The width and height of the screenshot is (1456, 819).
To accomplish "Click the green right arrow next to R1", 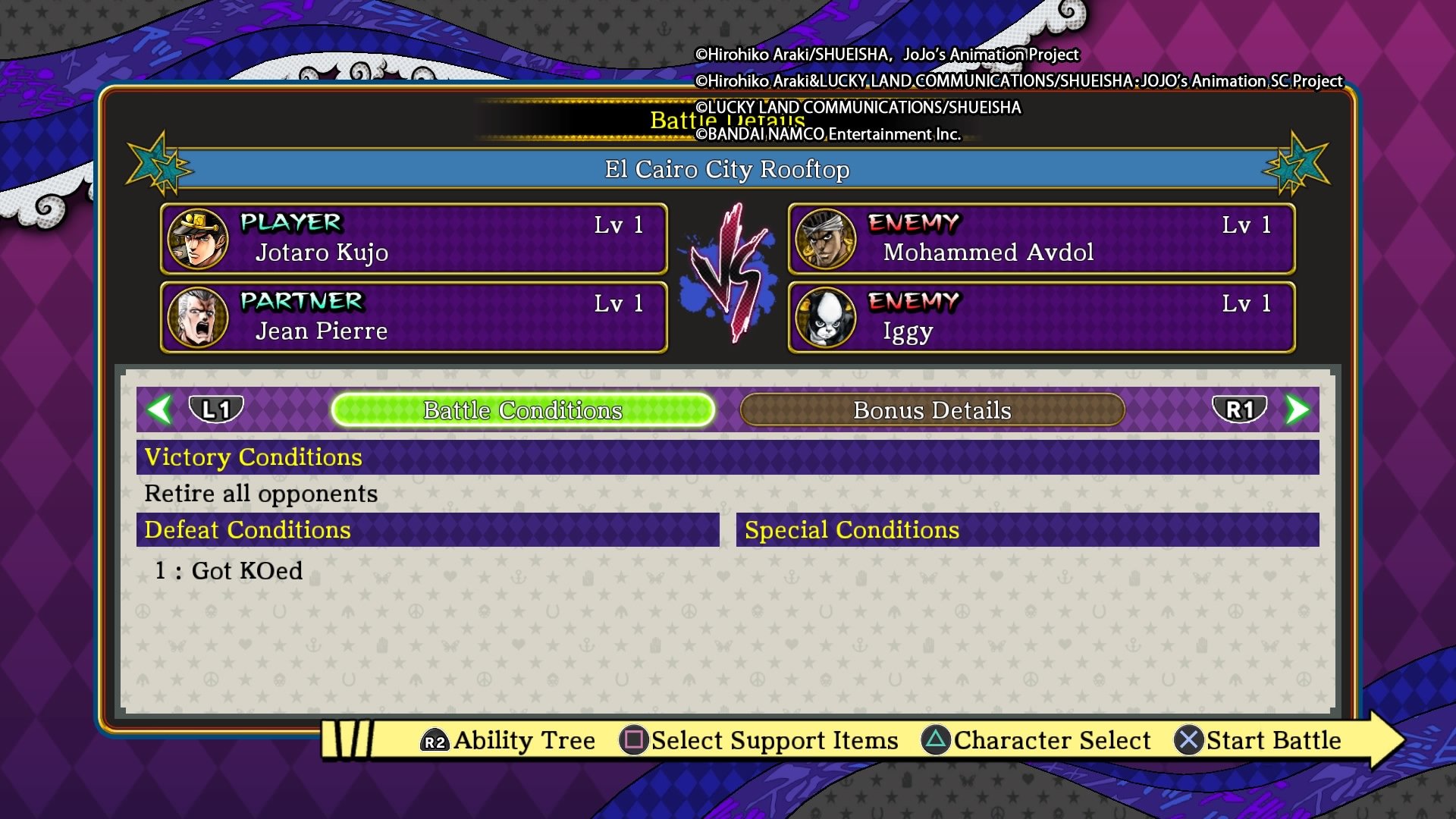I will (1298, 410).
